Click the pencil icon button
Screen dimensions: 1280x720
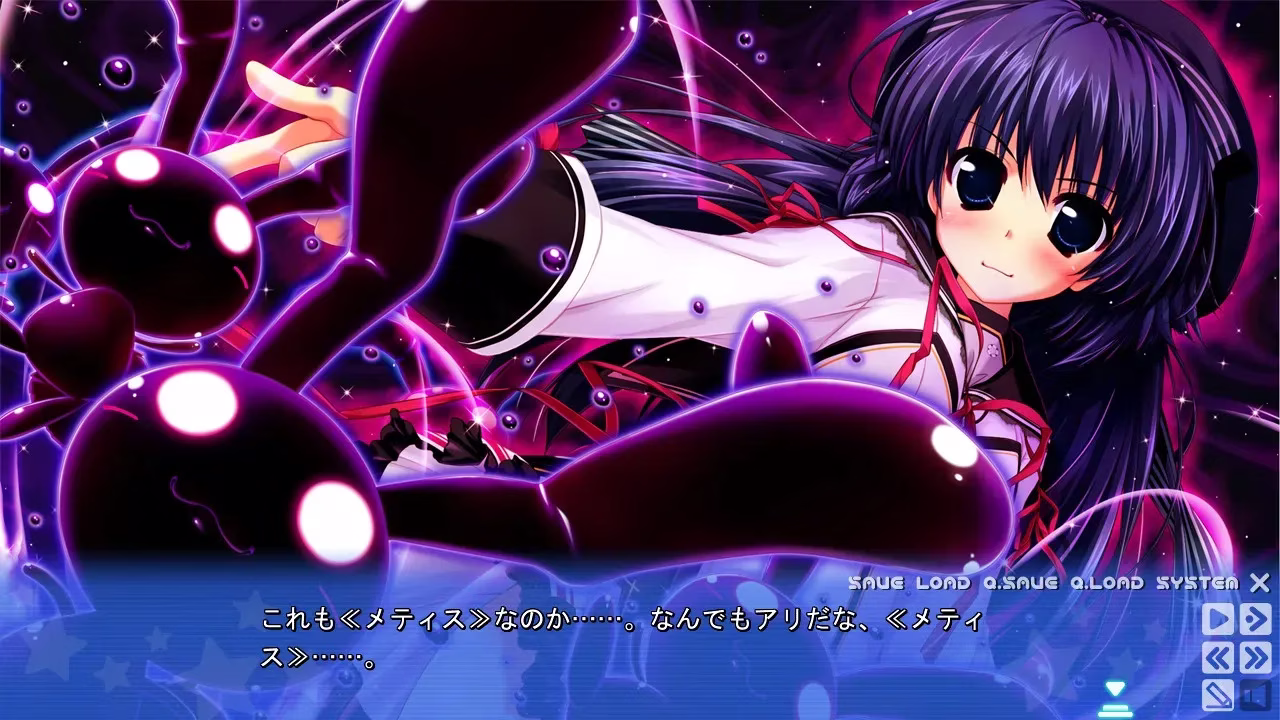pos(1217,693)
